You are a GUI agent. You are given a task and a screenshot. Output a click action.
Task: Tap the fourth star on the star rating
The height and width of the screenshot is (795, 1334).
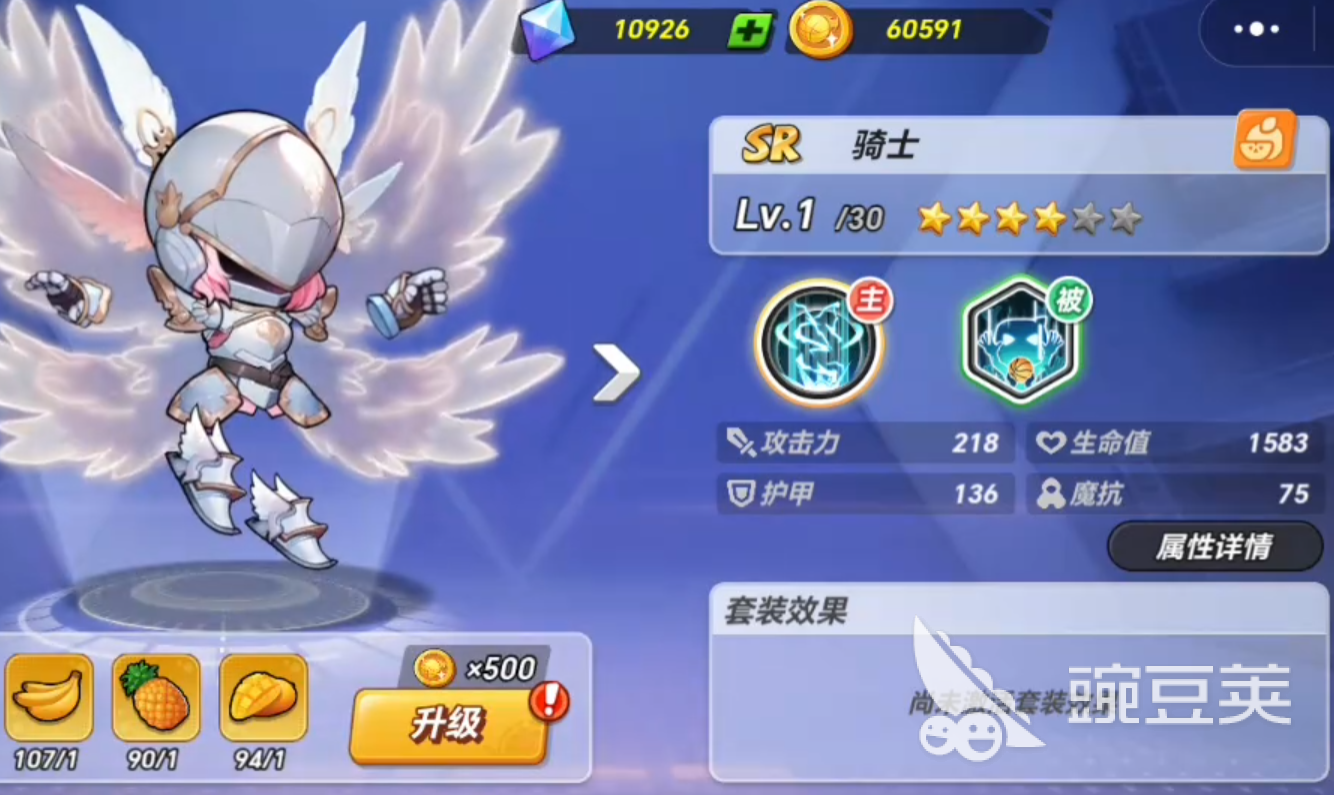pos(1046,218)
